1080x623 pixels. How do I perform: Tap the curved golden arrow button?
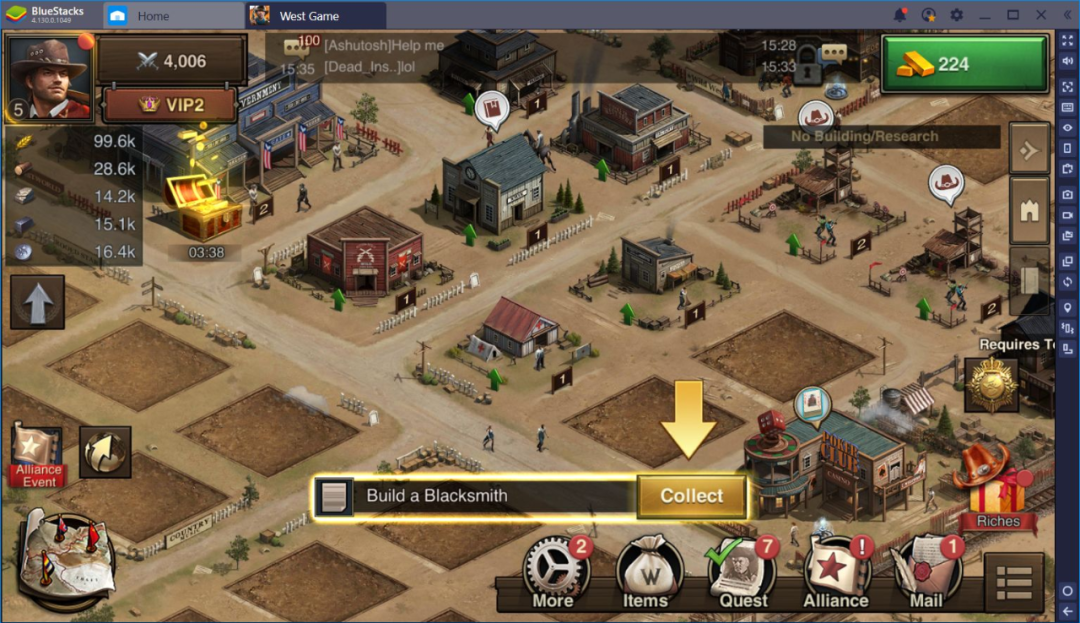pos(105,452)
